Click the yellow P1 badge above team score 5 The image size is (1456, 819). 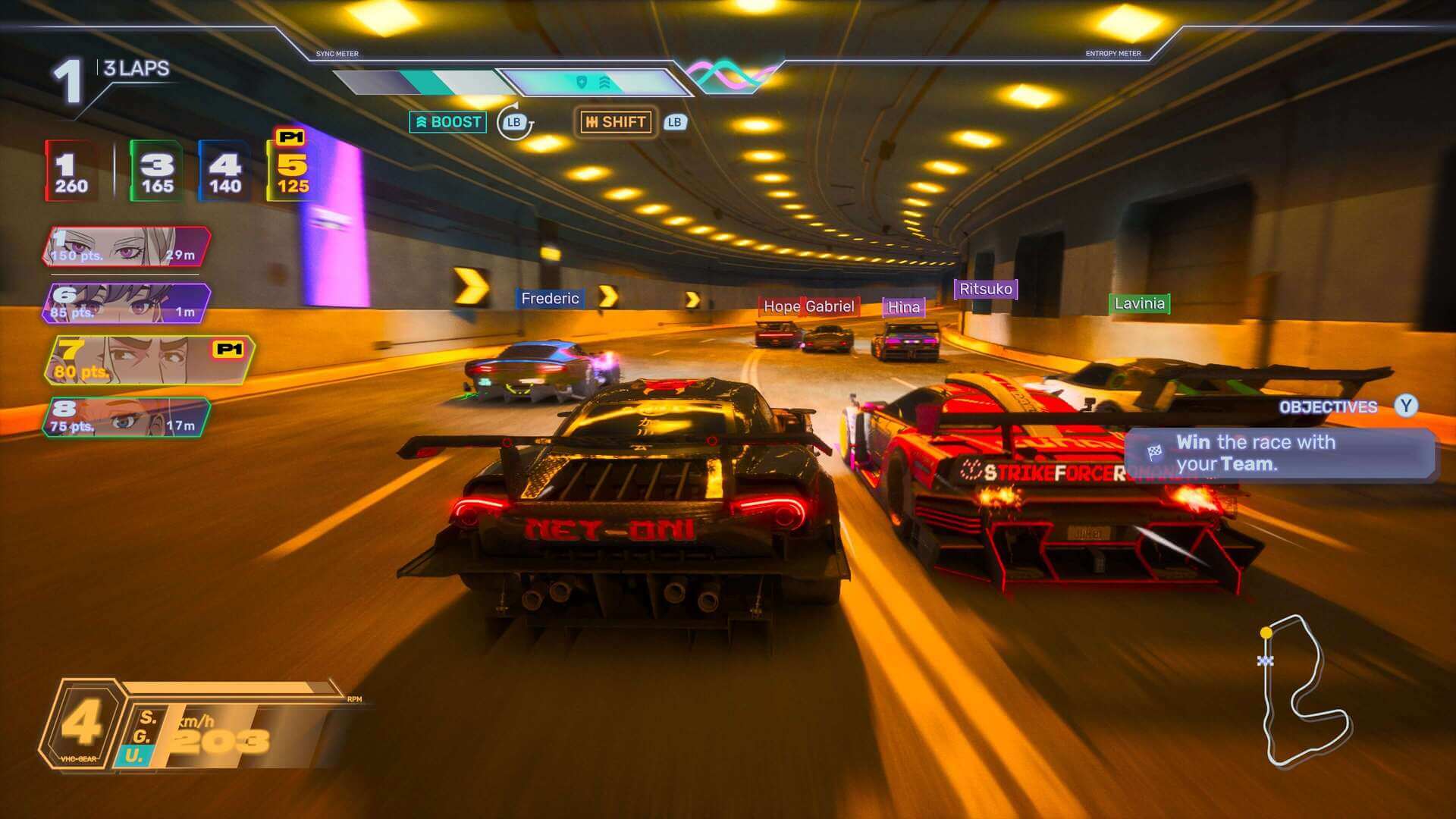coord(290,136)
